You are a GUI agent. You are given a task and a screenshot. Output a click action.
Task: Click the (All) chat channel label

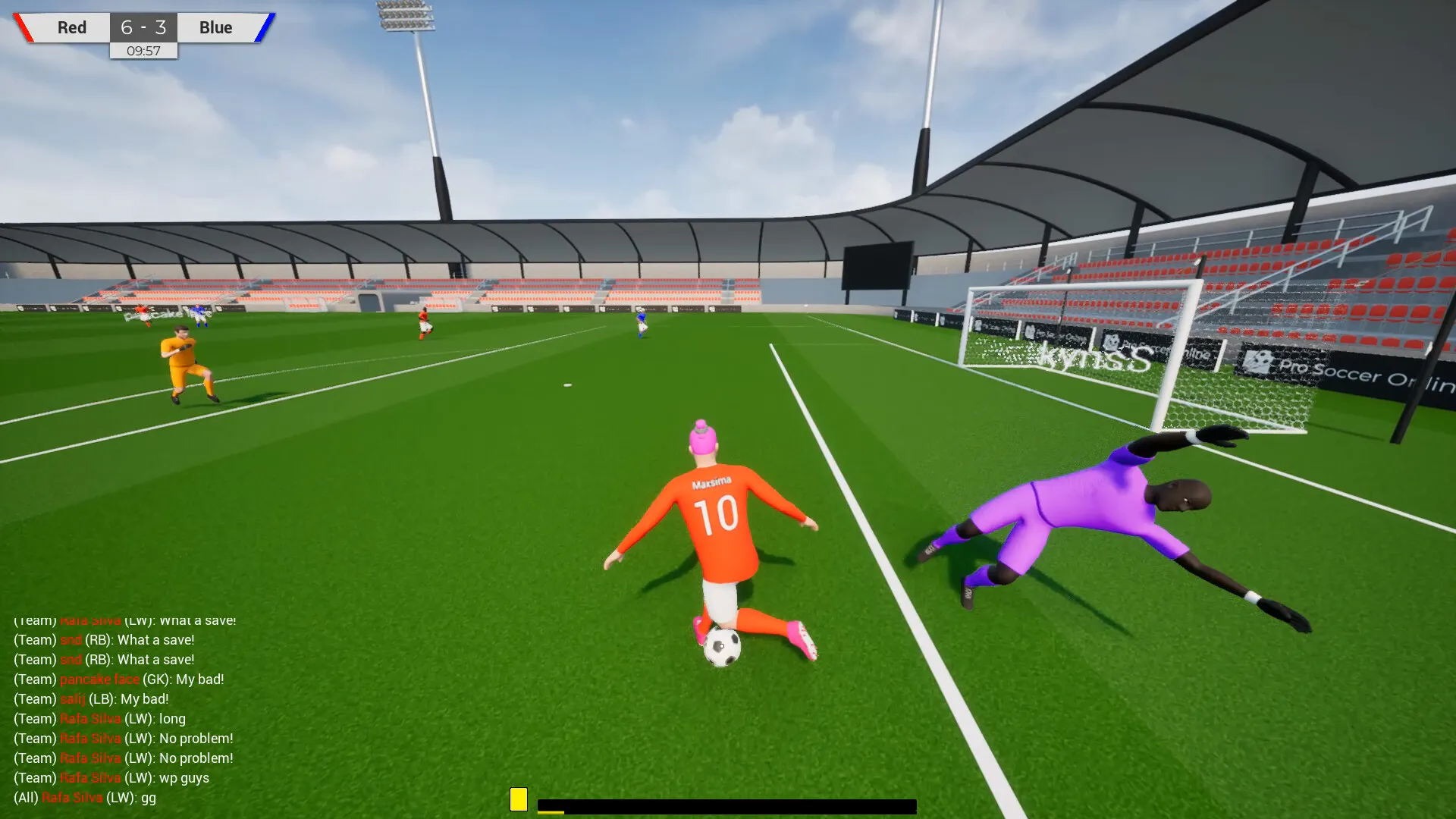coord(25,797)
